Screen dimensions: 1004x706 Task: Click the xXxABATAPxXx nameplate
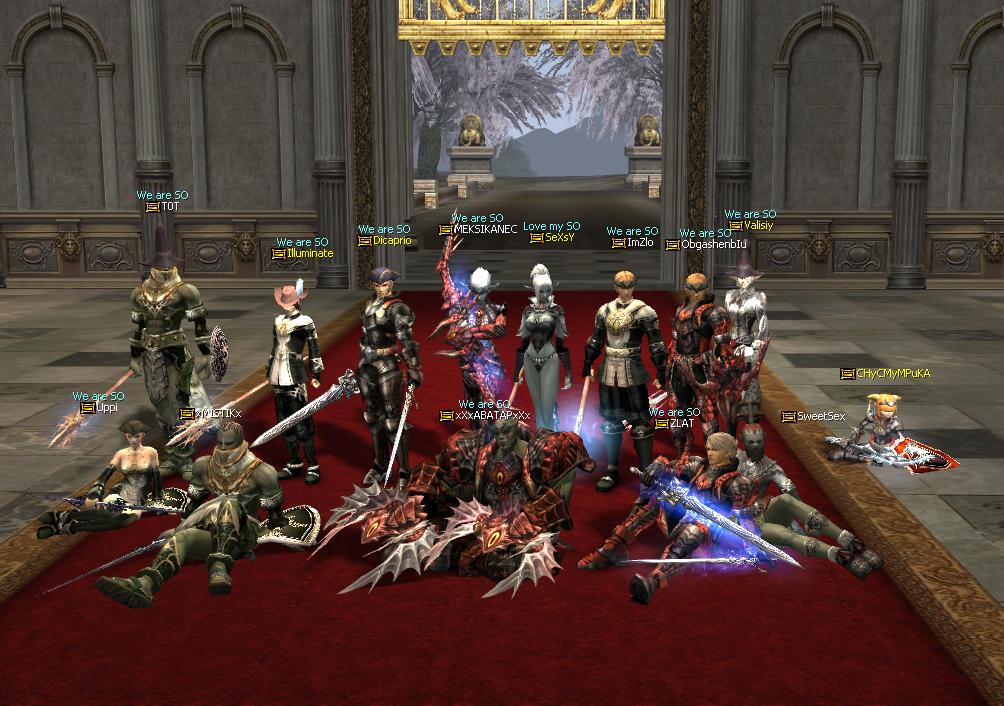click(492, 416)
